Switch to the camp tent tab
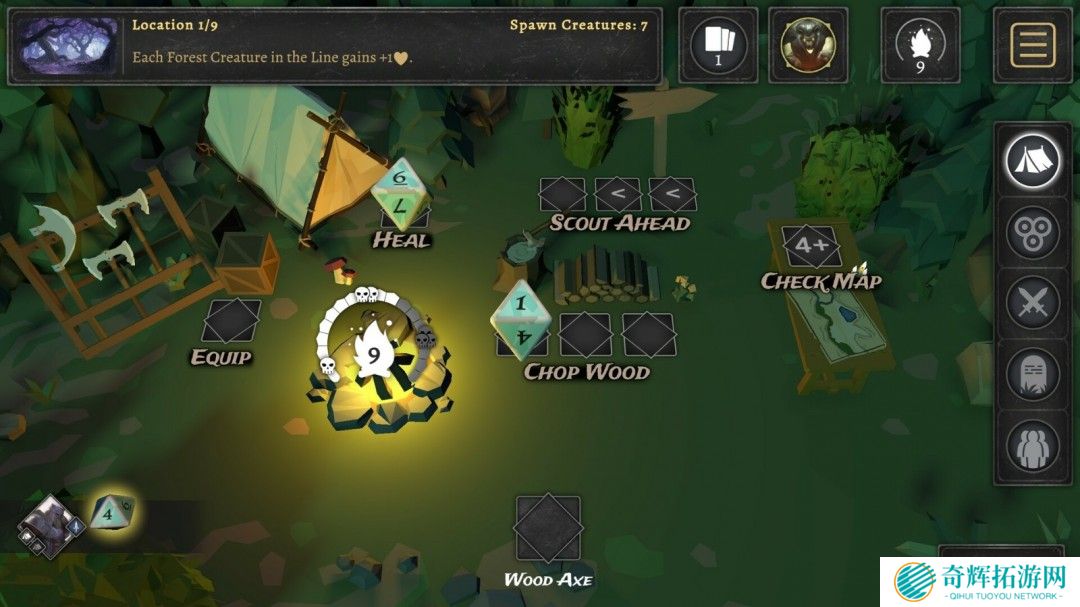The width and height of the screenshot is (1080, 607). (x=1032, y=160)
